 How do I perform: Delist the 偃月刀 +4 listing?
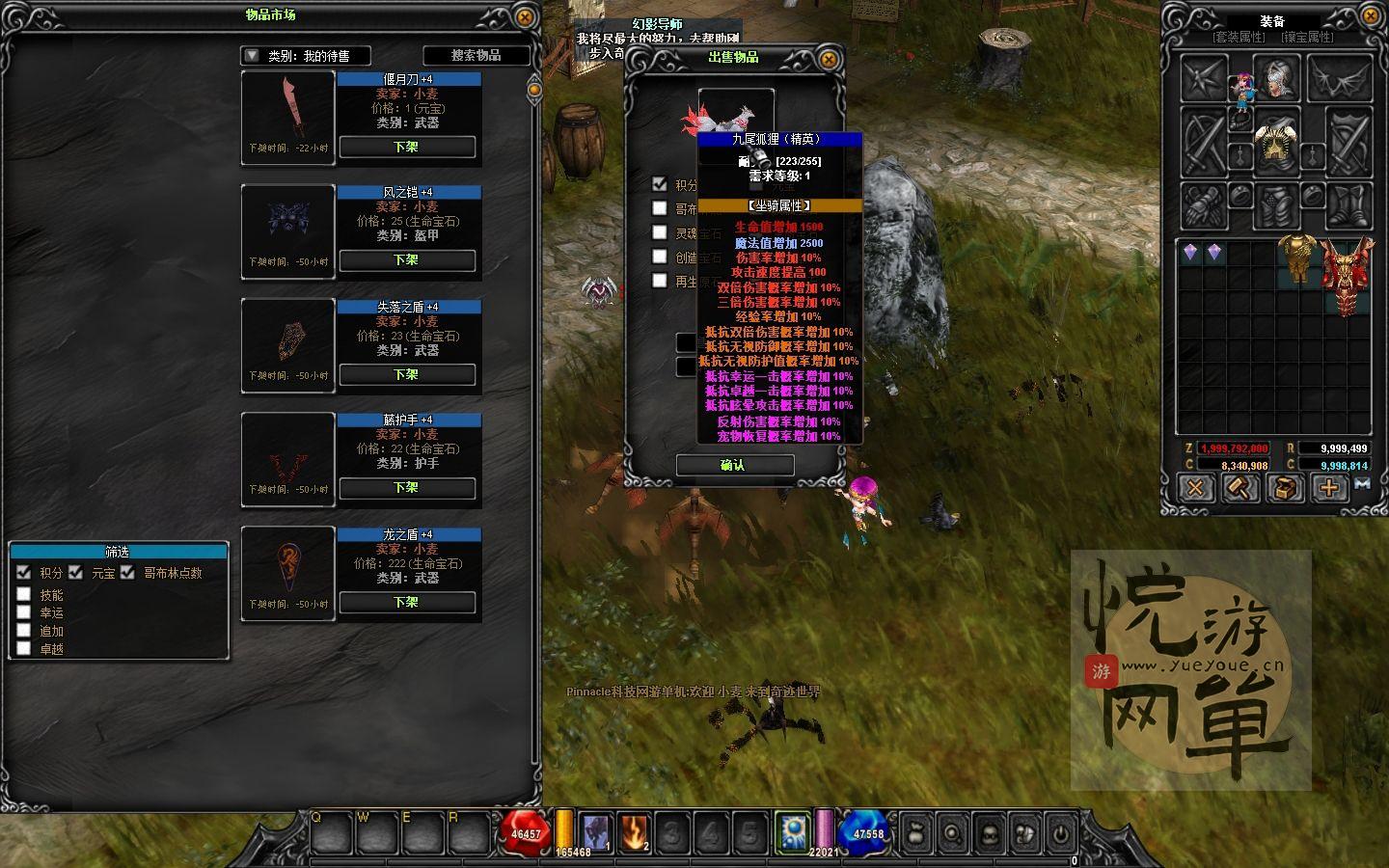pyautogui.click(x=406, y=148)
